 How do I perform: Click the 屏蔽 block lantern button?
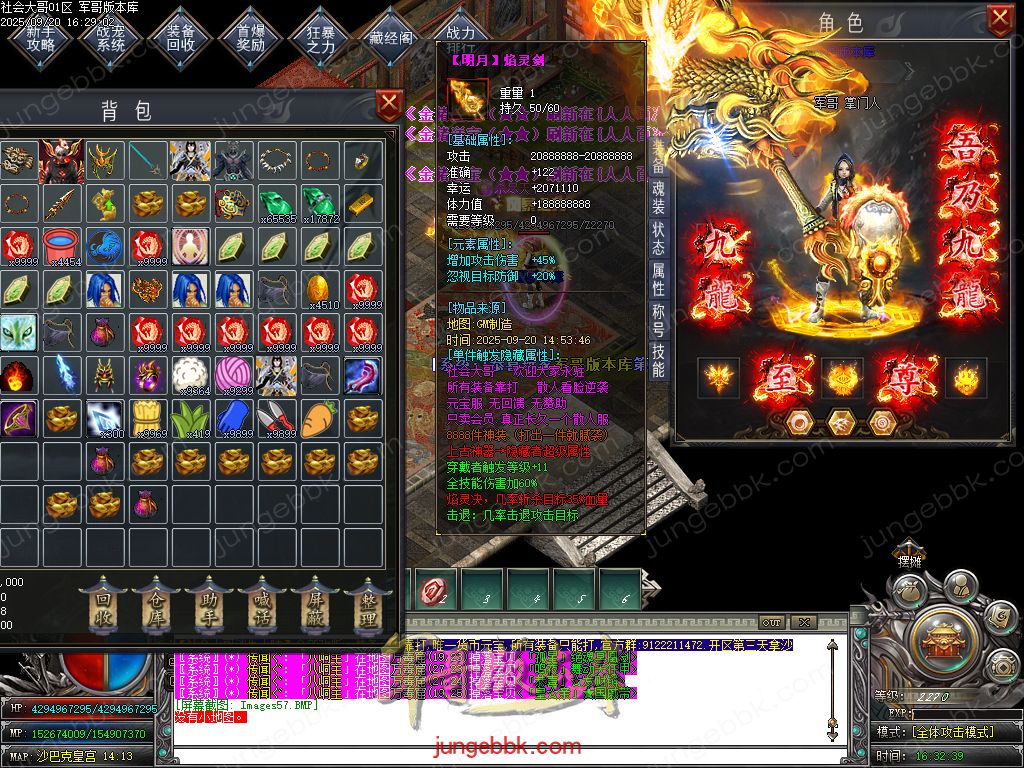[314, 607]
